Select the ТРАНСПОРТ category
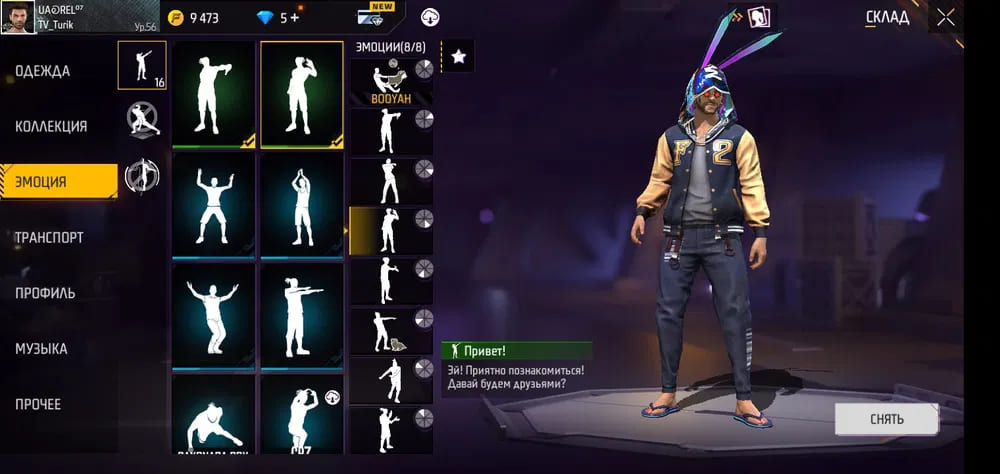This screenshot has height=474, width=1000. [49, 238]
